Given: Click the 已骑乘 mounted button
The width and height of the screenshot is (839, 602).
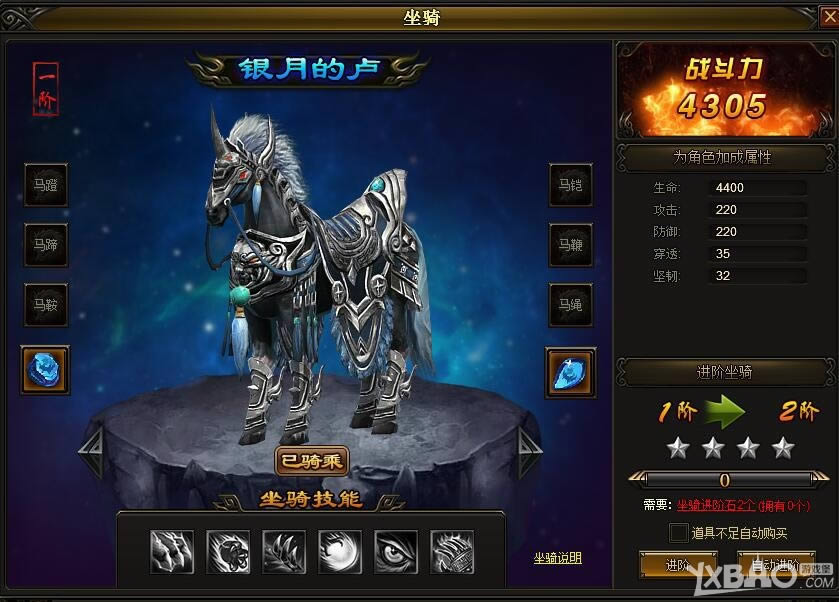Looking at the screenshot, I should coord(311,461).
